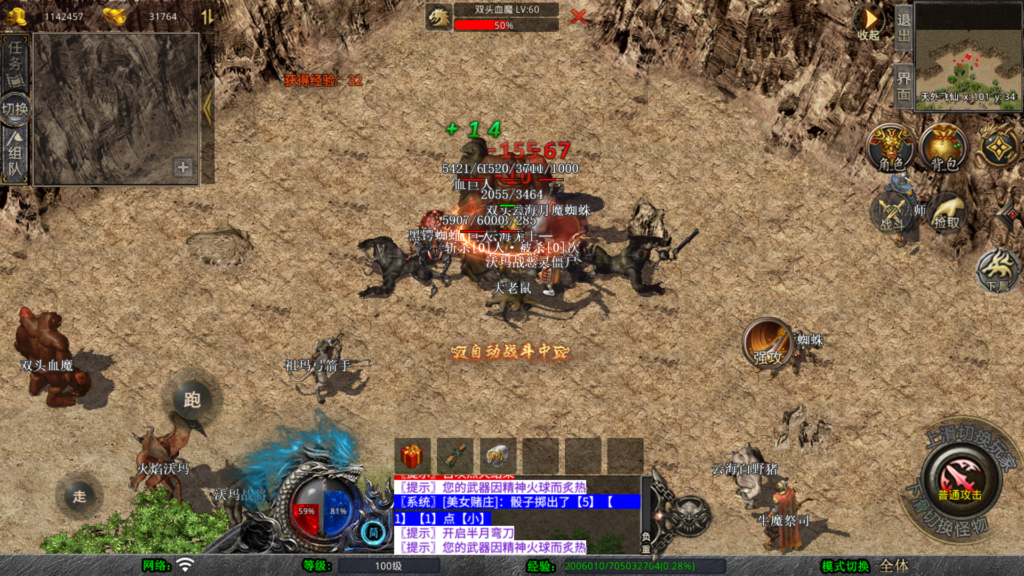This screenshot has width=1024, height=576.
Task: Tap the 退出 exit button
Action: [903, 26]
